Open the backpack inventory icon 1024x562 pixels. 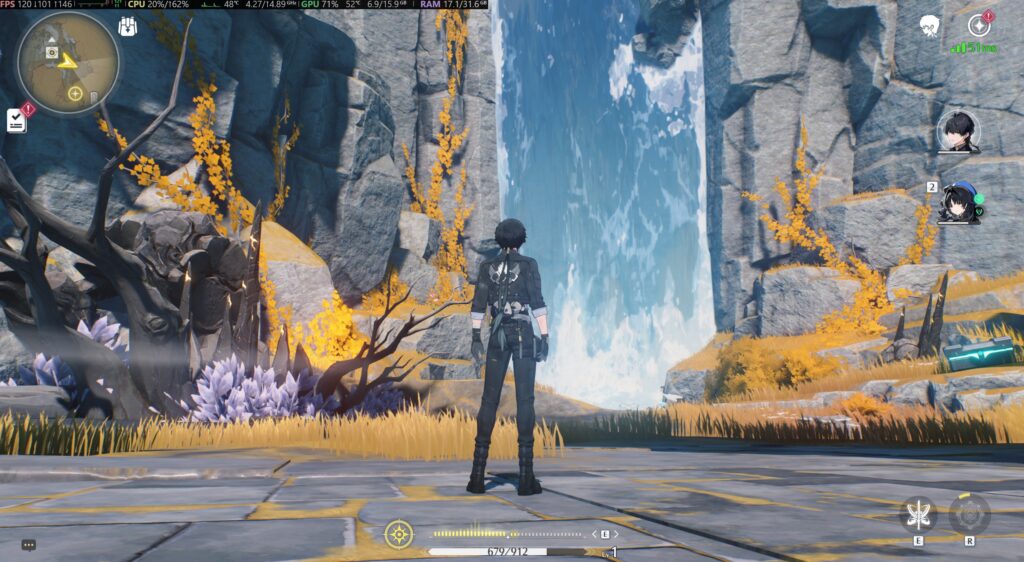pos(128,27)
